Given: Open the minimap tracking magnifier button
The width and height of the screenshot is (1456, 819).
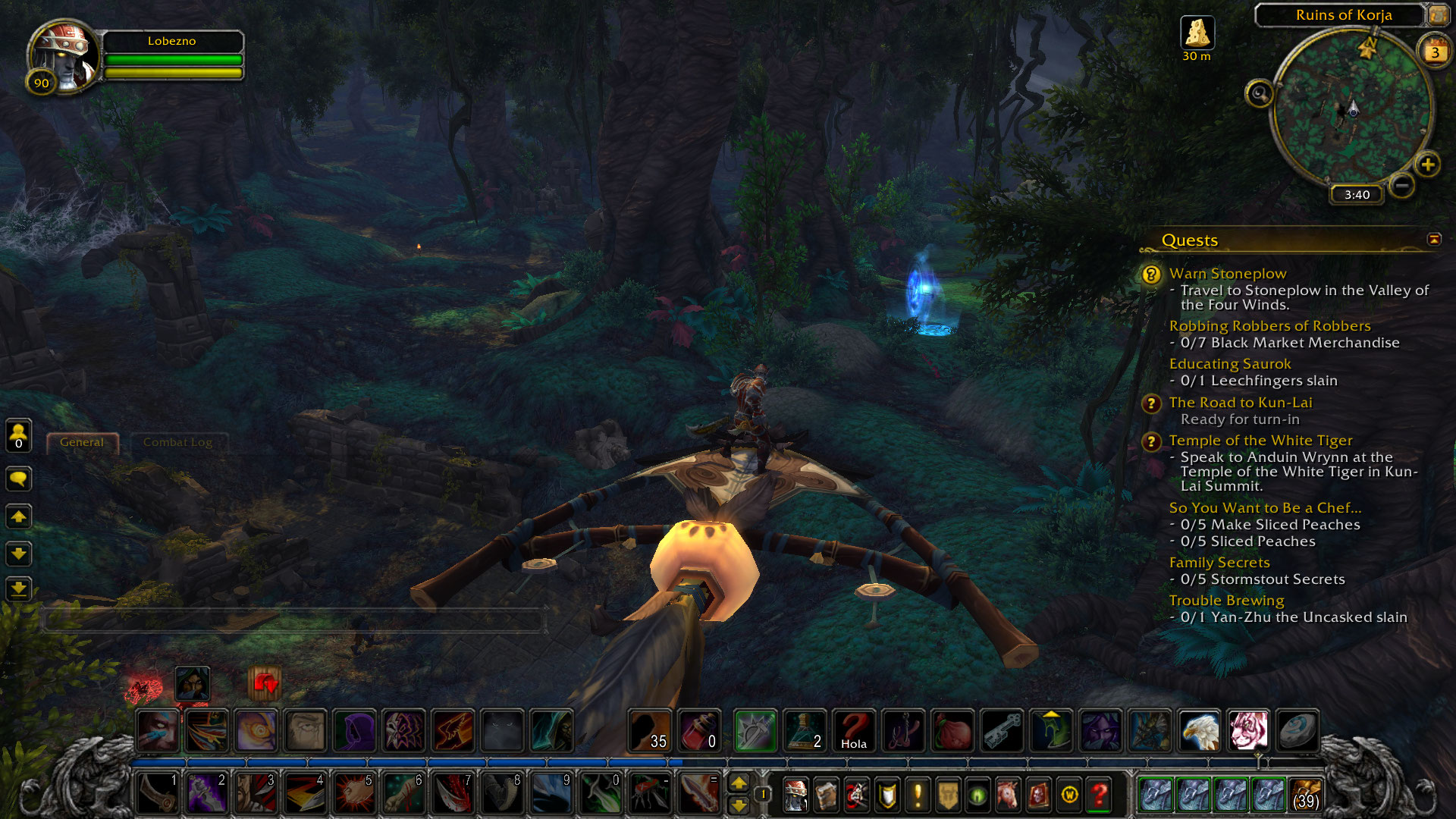Looking at the screenshot, I should coord(1259,94).
